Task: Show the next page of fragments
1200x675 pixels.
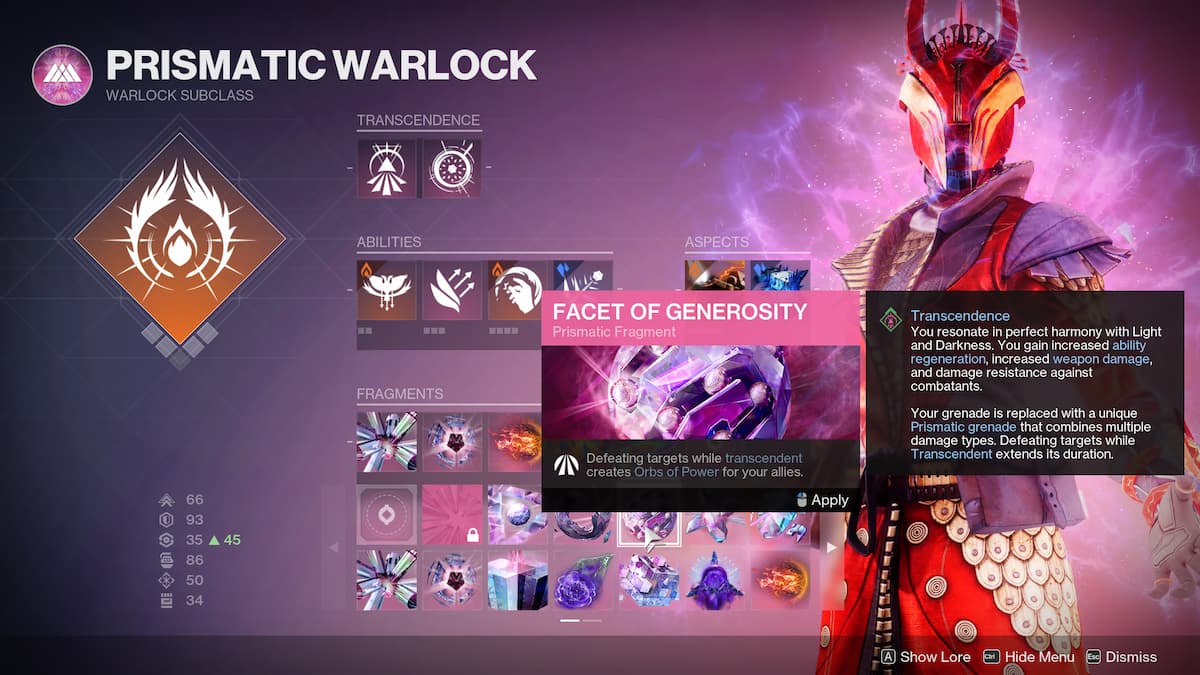Action: (830, 547)
